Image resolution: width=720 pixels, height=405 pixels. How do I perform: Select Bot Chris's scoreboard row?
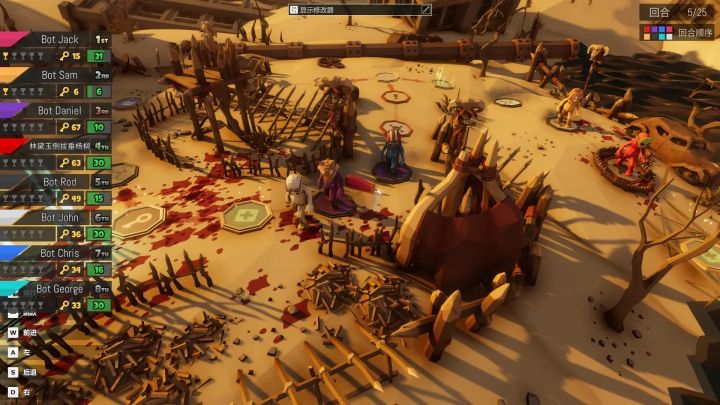[58, 262]
